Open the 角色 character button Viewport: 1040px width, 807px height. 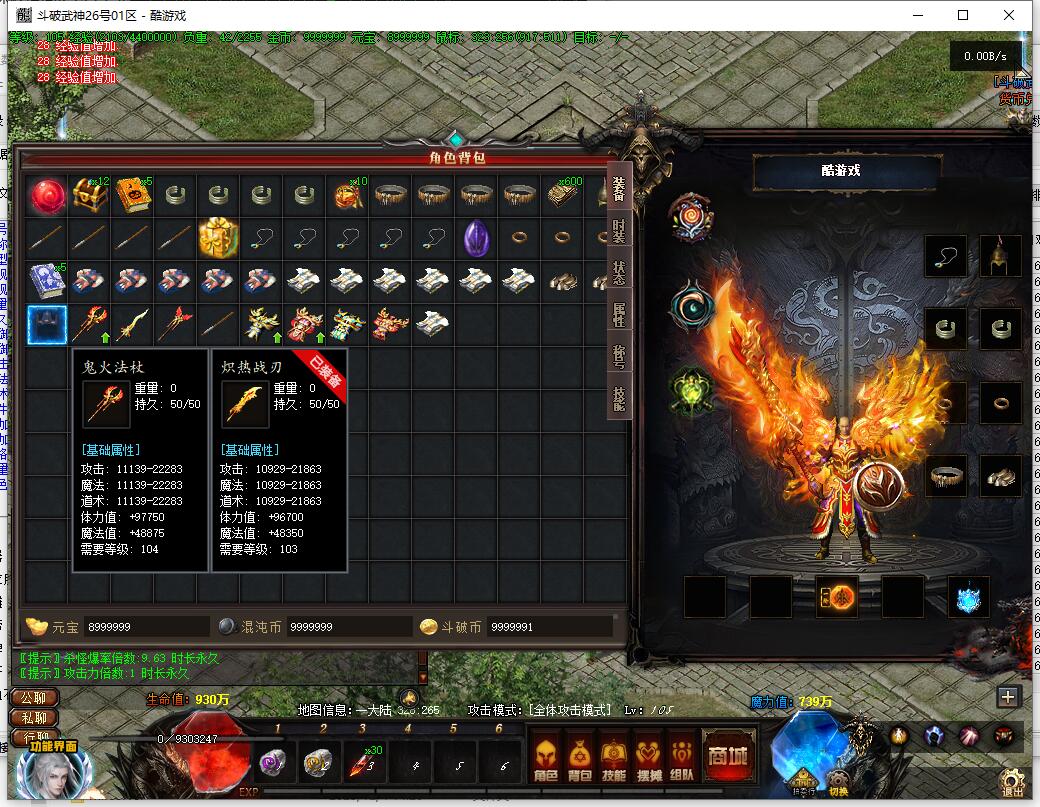pyautogui.click(x=545, y=757)
